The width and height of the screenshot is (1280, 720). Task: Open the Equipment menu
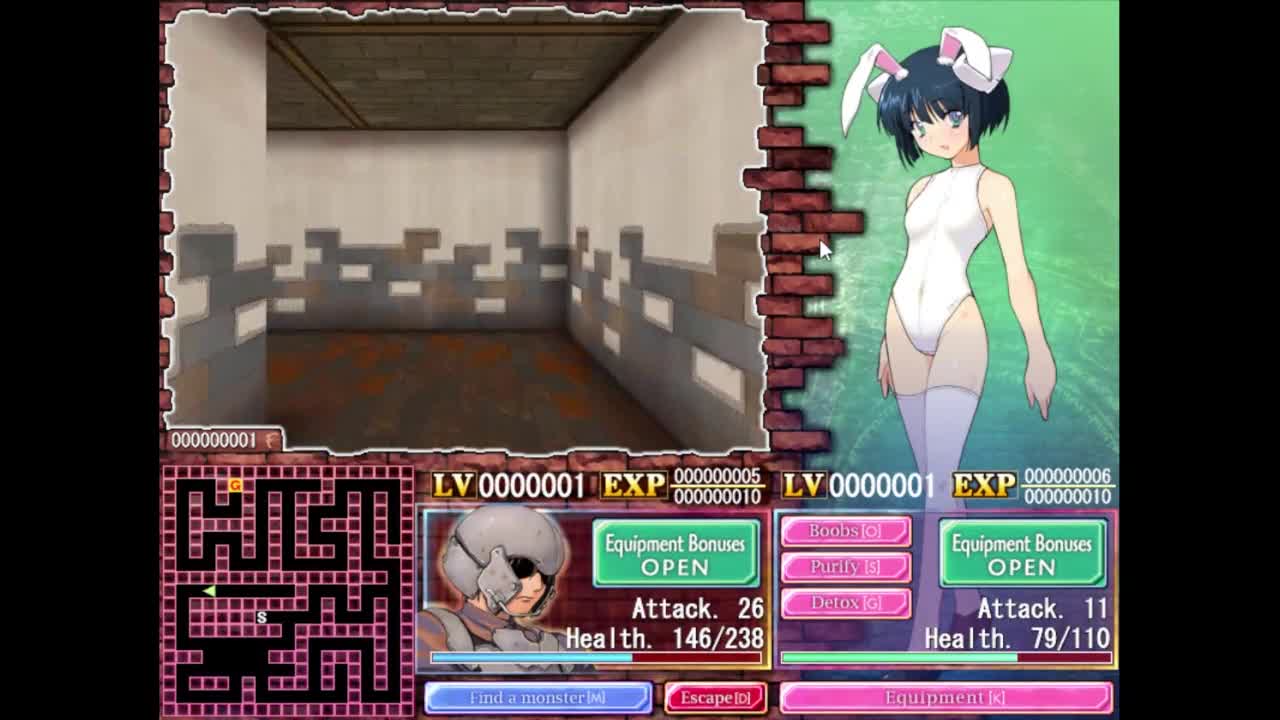945,698
